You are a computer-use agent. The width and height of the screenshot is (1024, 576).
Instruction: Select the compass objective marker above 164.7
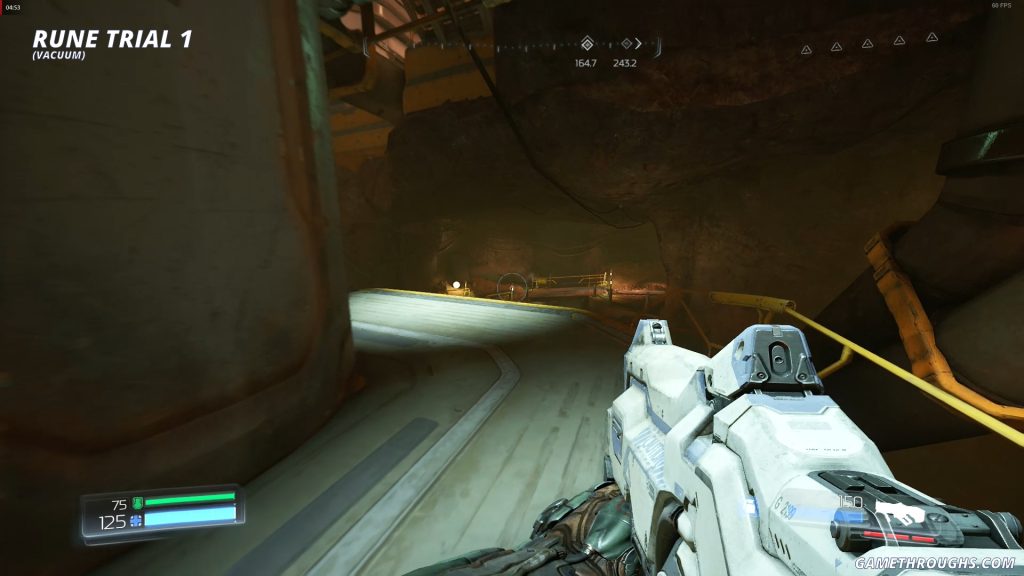click(587, 44)
